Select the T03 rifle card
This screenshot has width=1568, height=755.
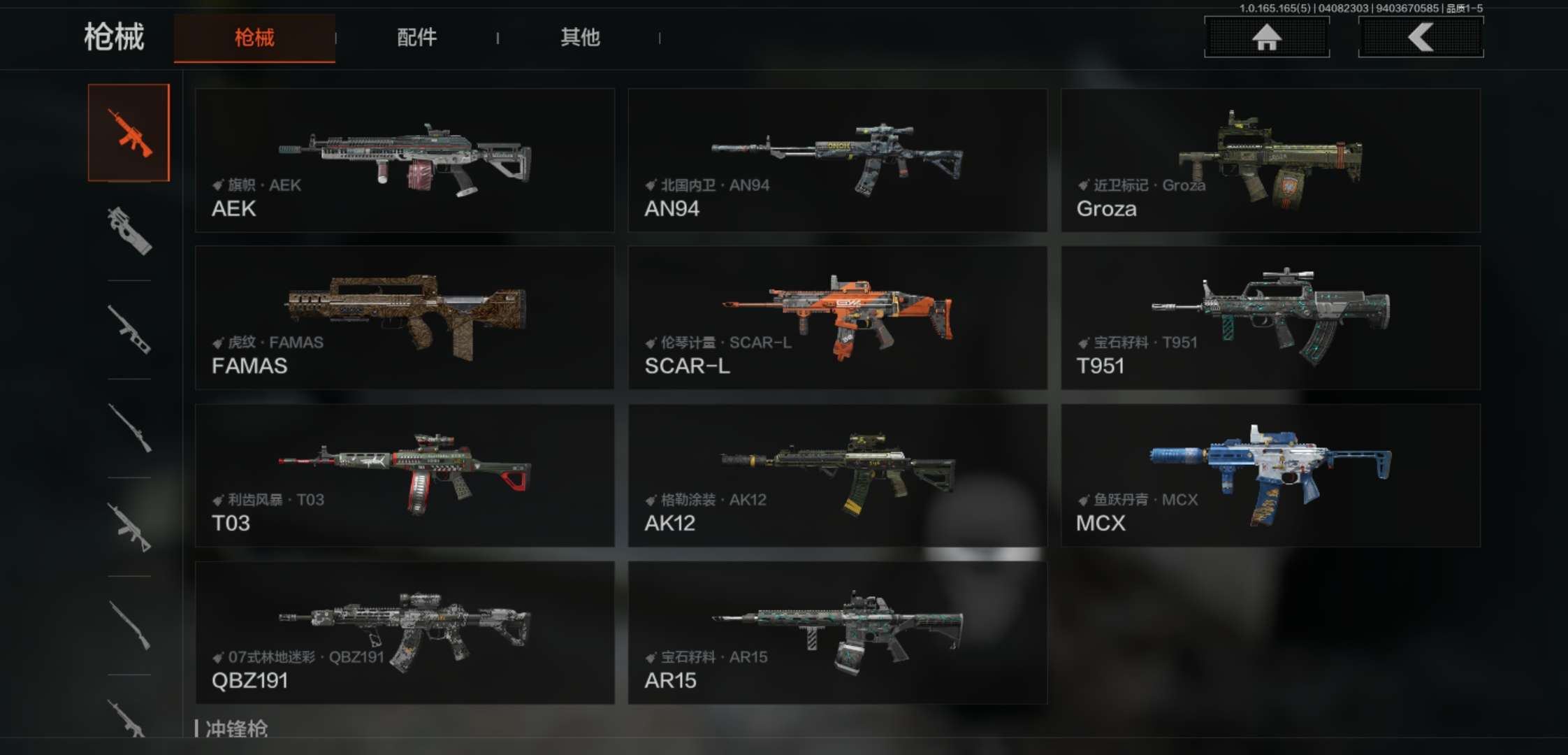[405, 475]
